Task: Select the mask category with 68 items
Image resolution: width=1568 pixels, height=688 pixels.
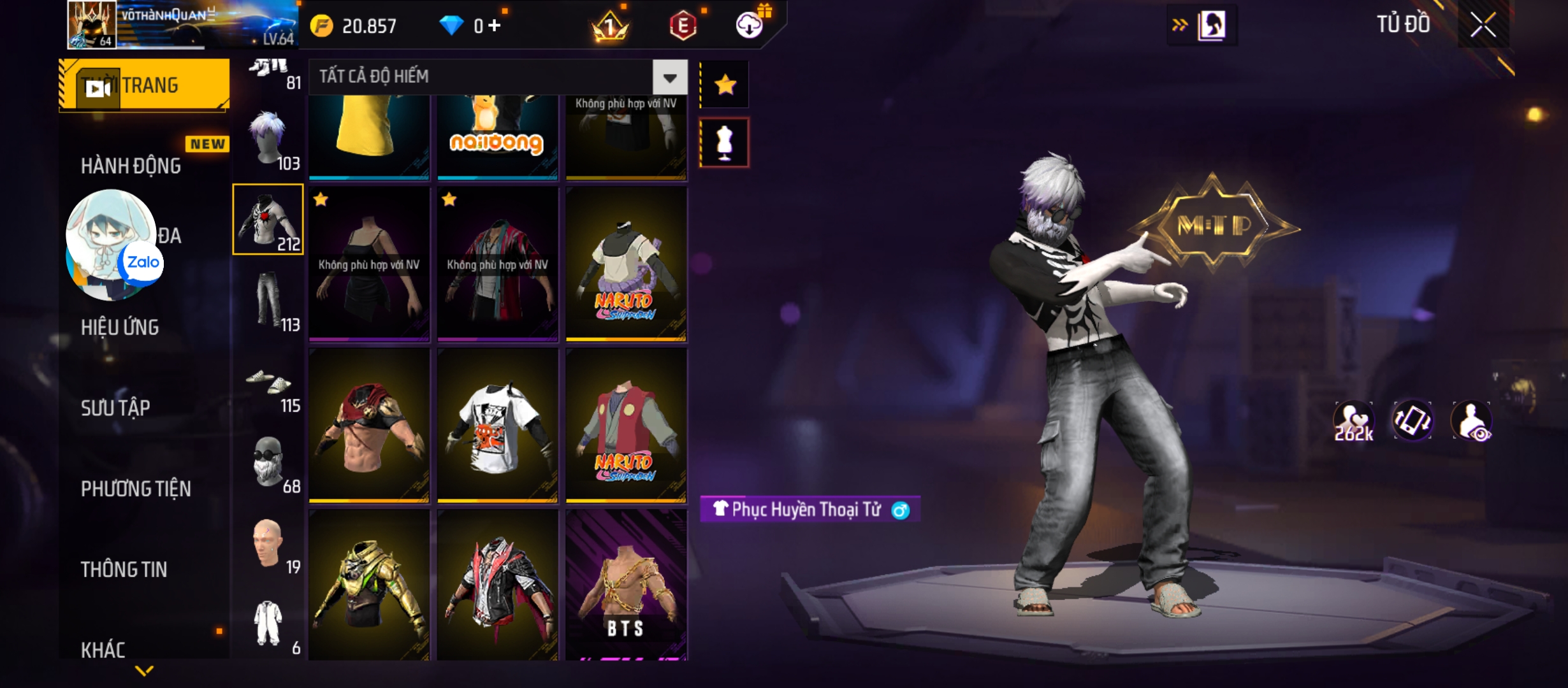Action: pos(268,463)
